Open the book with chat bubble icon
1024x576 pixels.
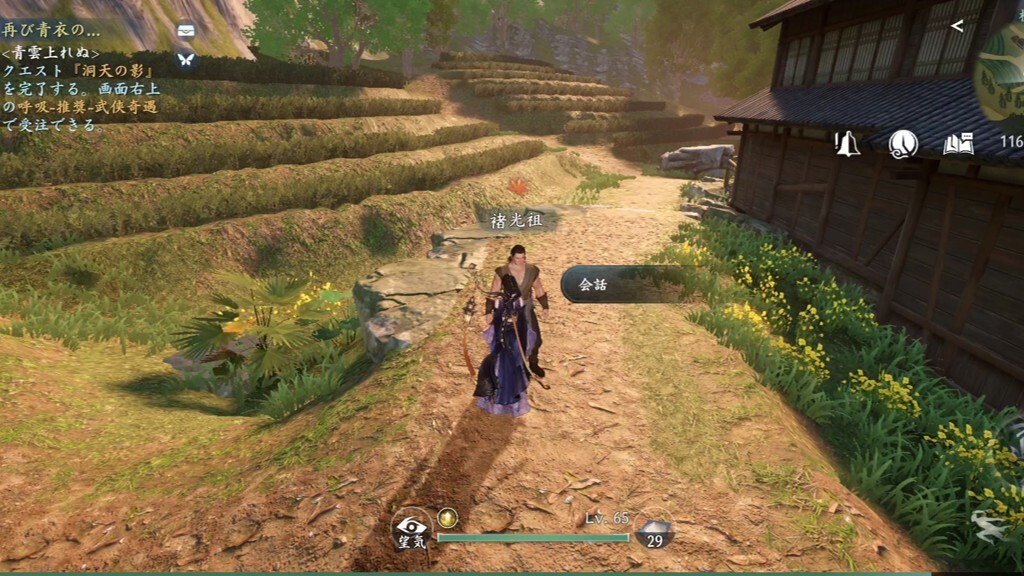click(958, 144)
